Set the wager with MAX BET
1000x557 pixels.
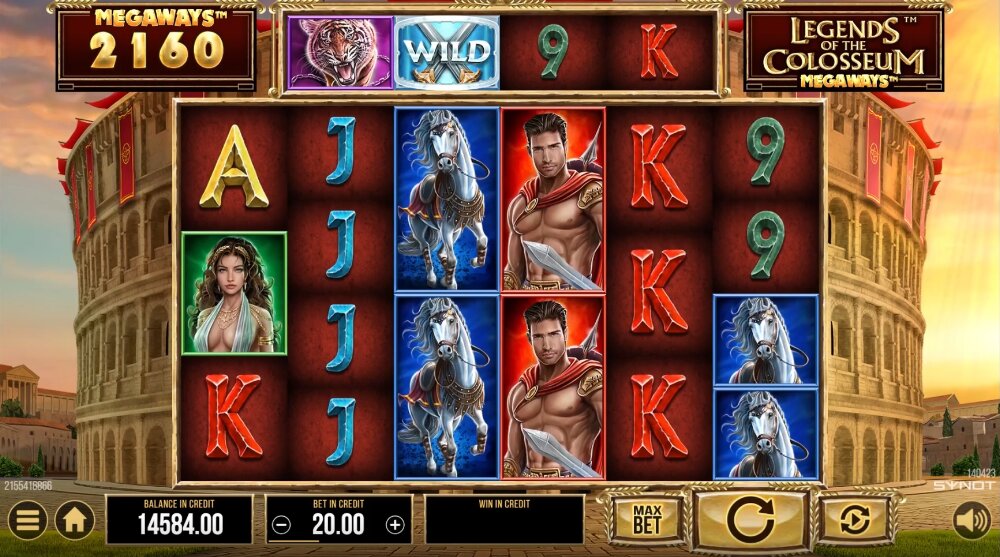647,519
